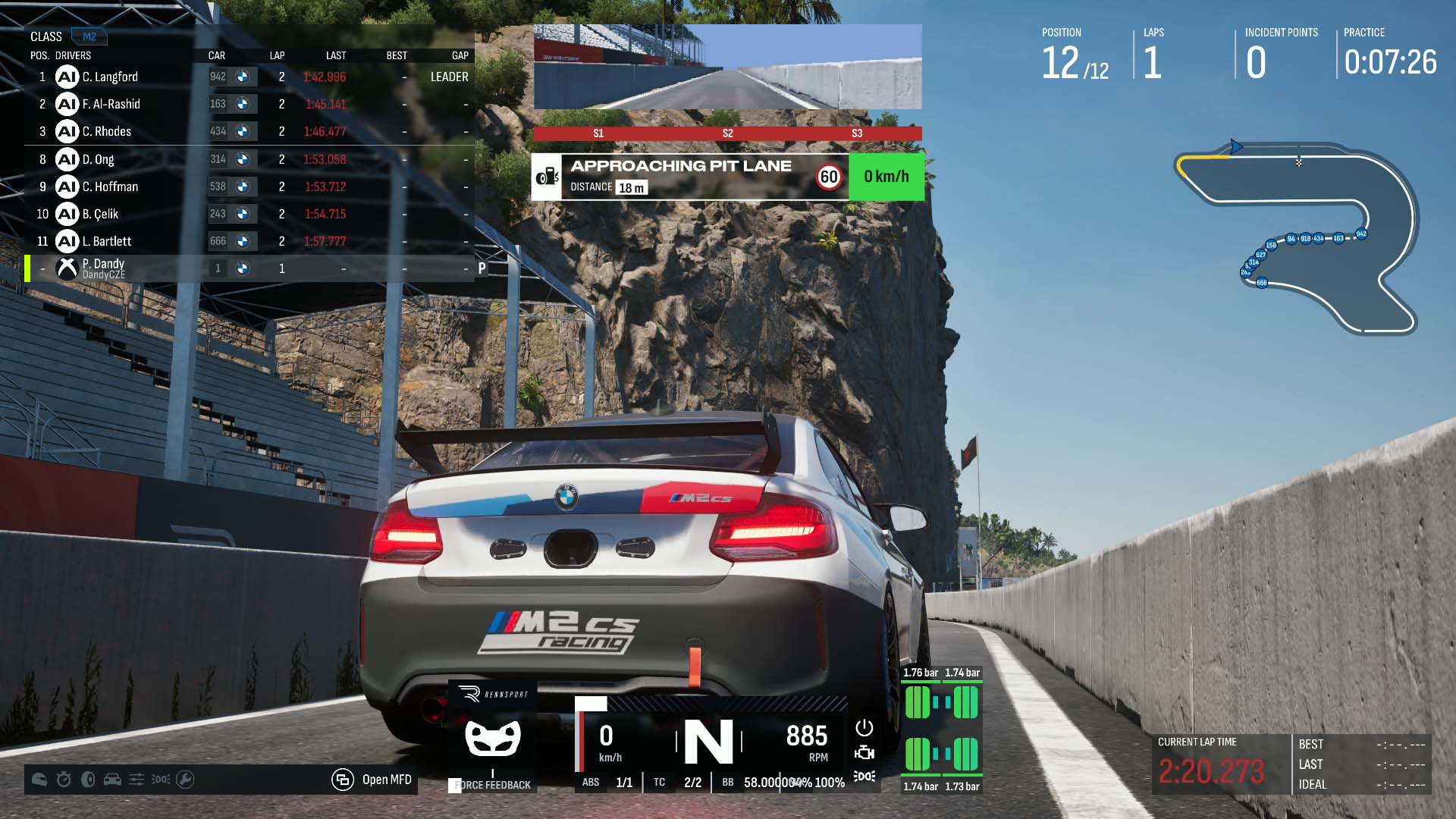
Task: Select P. Dandy's highlighted row
Action: click(103, 268)
